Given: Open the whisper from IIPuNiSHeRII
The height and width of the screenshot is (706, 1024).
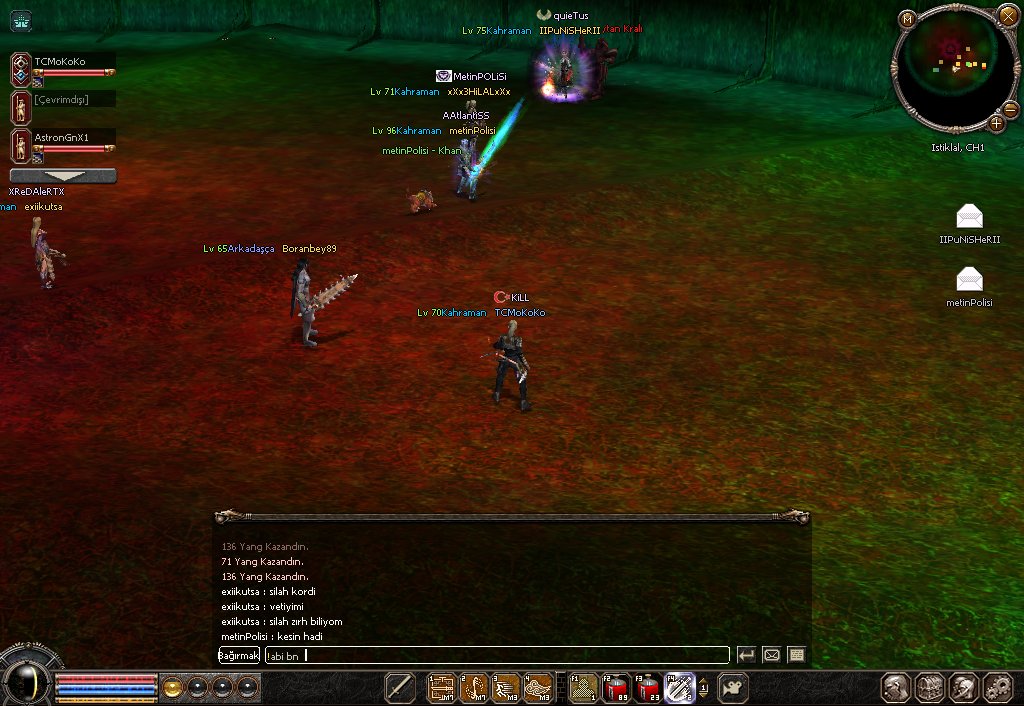Looking at the screenshot, I should click(x=969, y=217).
